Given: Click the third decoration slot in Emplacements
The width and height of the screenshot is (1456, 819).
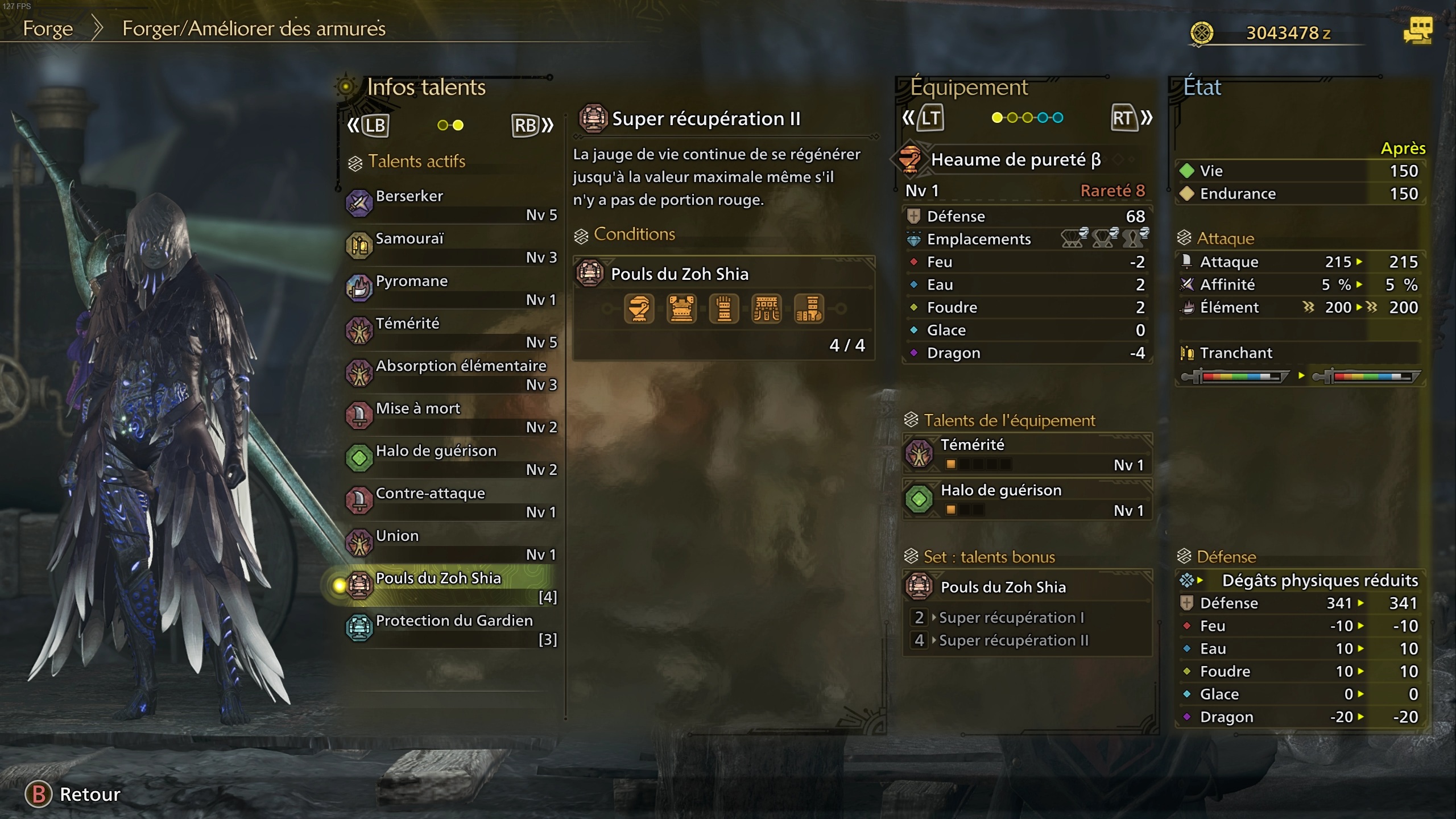Looking at the screenshot, I should 1135,239.
